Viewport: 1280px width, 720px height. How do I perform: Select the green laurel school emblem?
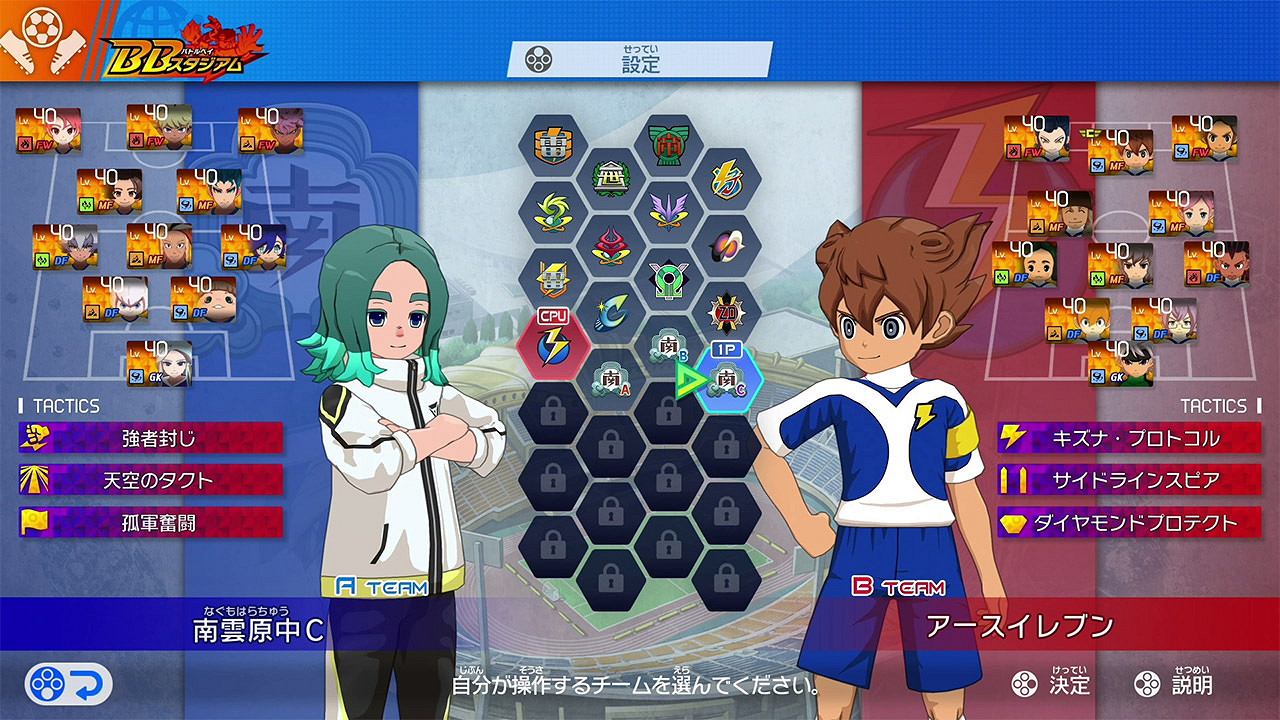point(609,176)
